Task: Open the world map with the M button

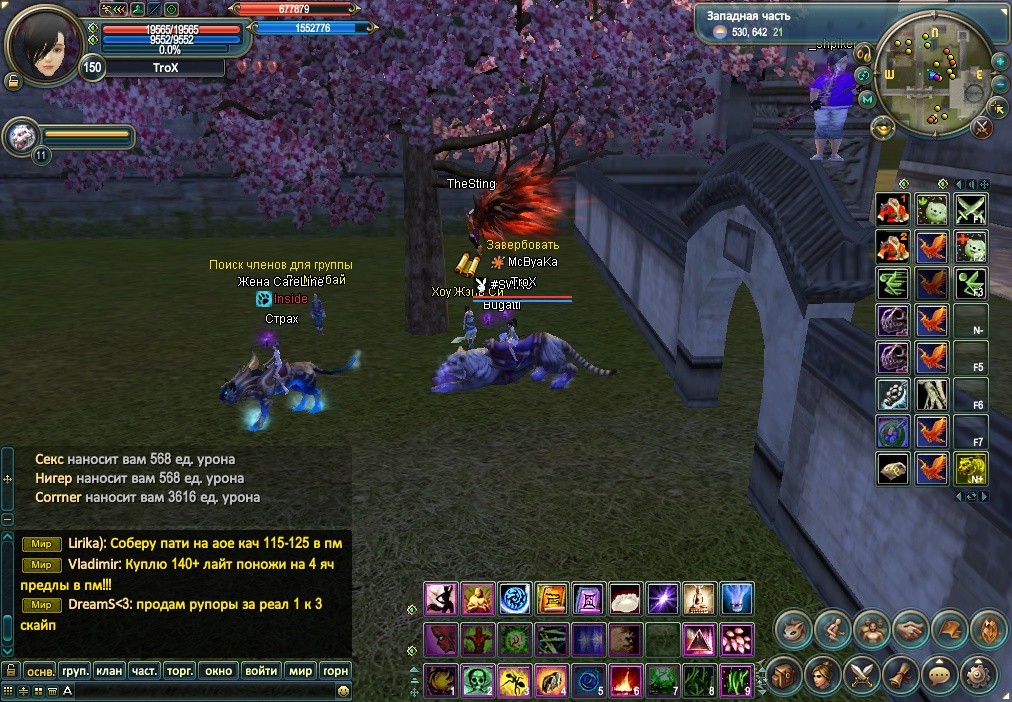Action: click(866, 99)
